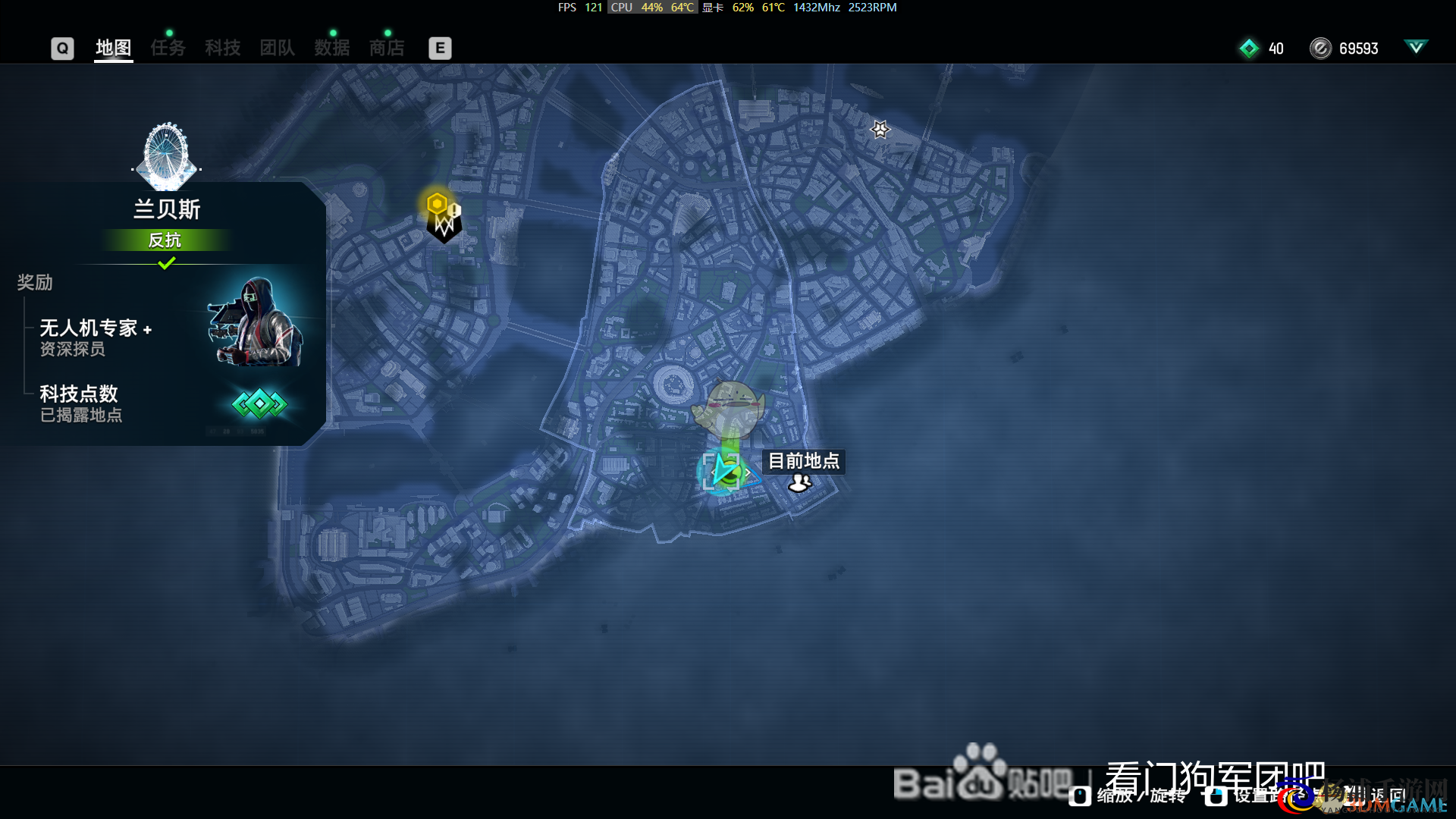1456x819 pixels.
Task: Click the yellow hexagon mission marker
Action: (x=437, y=203)
